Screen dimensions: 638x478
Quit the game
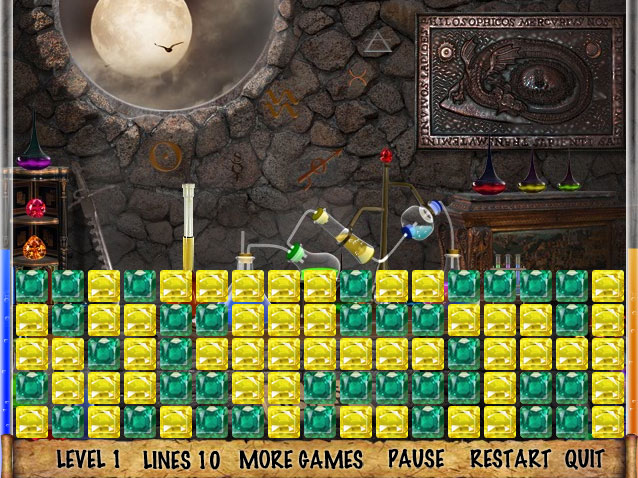coord(584,460)
